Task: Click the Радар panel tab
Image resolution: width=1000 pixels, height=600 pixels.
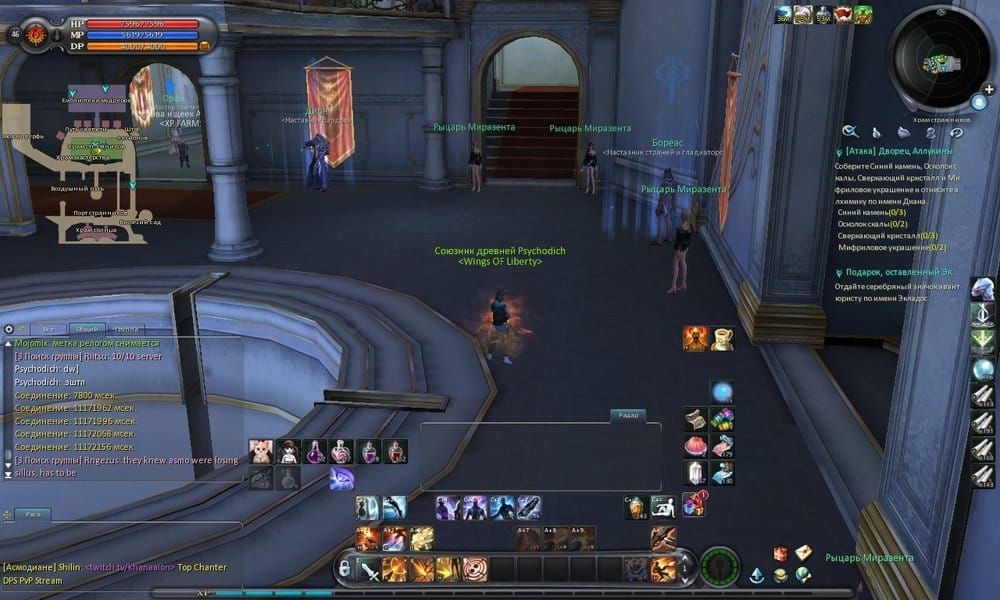Action: [x=629, y=415]
